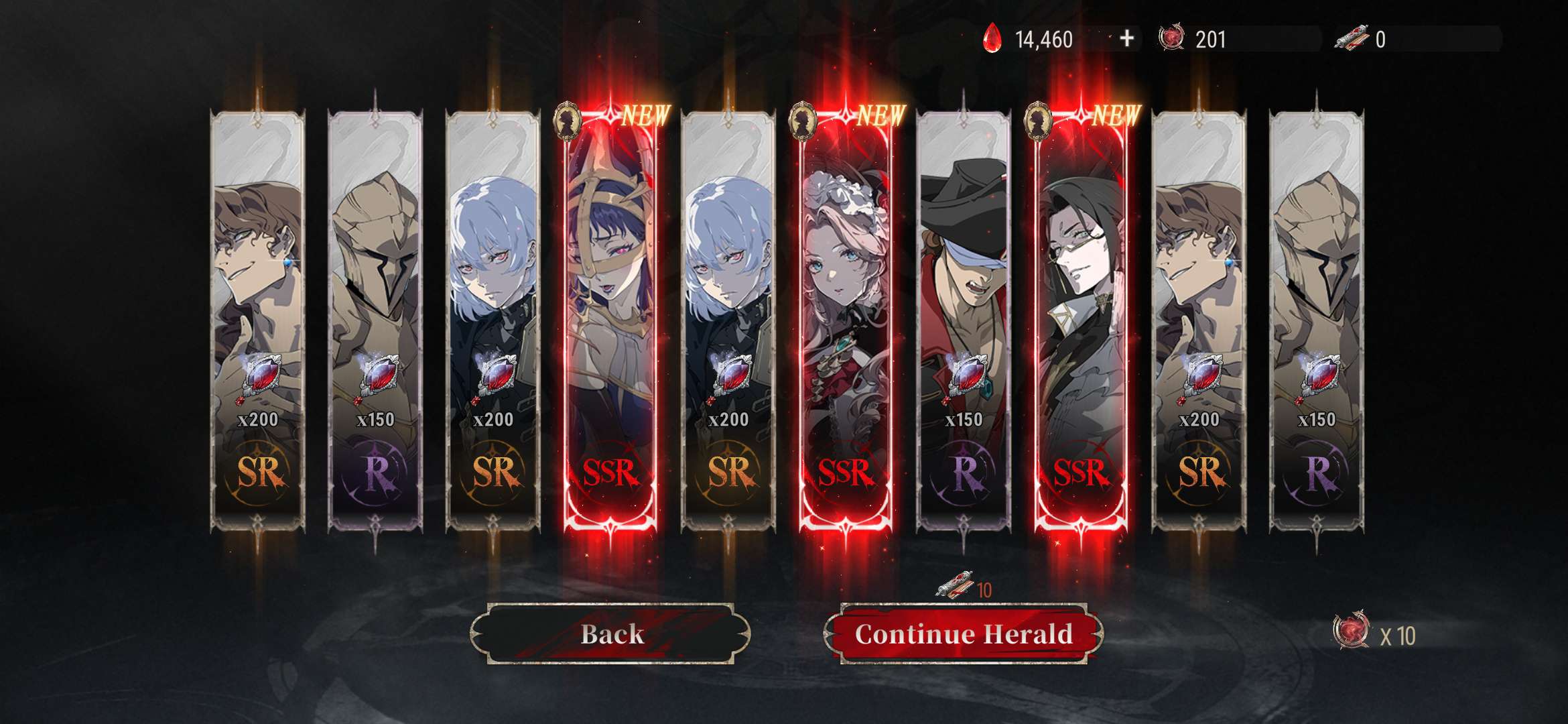This screenshot has height=724, width=1568.
Task: Select the SSR pink-haired maid card
Action: coord(846,322)
